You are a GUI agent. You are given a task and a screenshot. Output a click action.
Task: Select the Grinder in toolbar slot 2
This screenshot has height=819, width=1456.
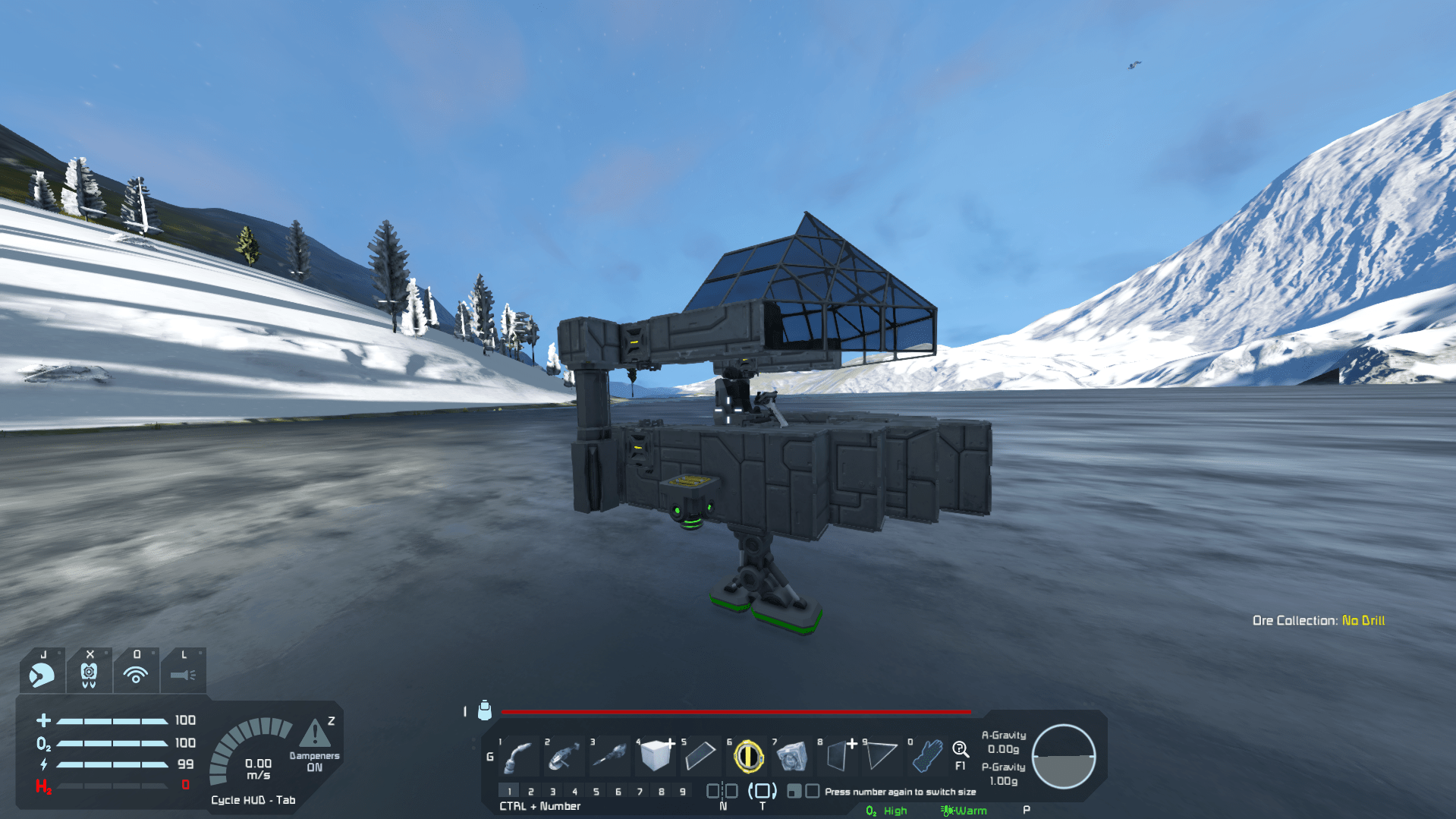[563, 755]
